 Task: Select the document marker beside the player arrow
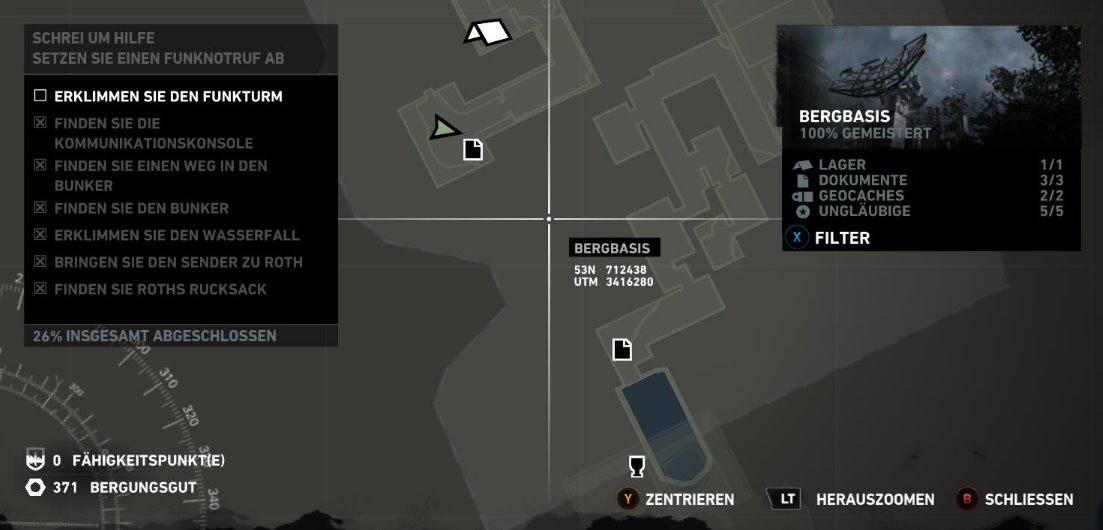[x=473, y=149]
